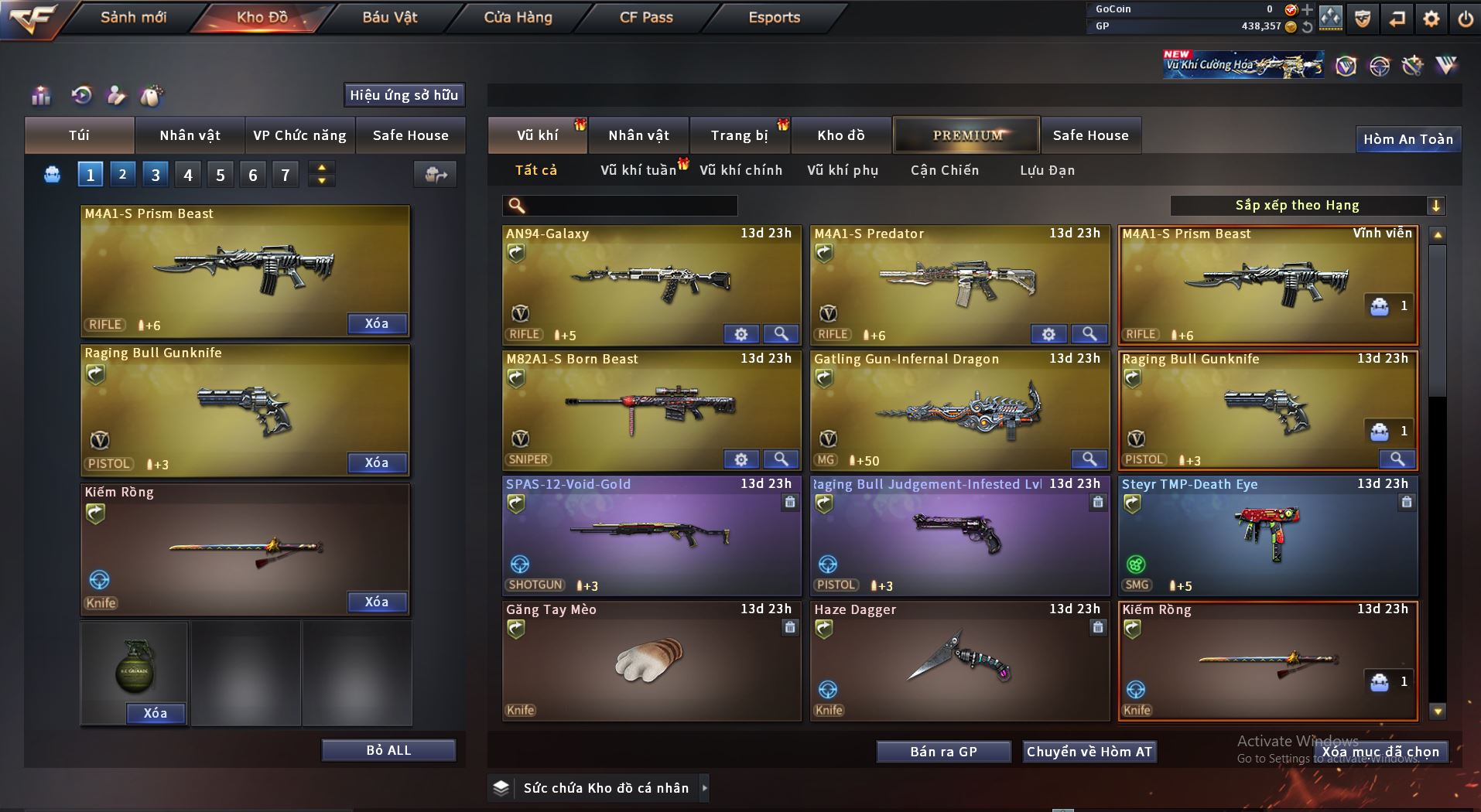Open the Hòm An Toàn button
Screen dimensions: 1481x812
coord(1407,139)
